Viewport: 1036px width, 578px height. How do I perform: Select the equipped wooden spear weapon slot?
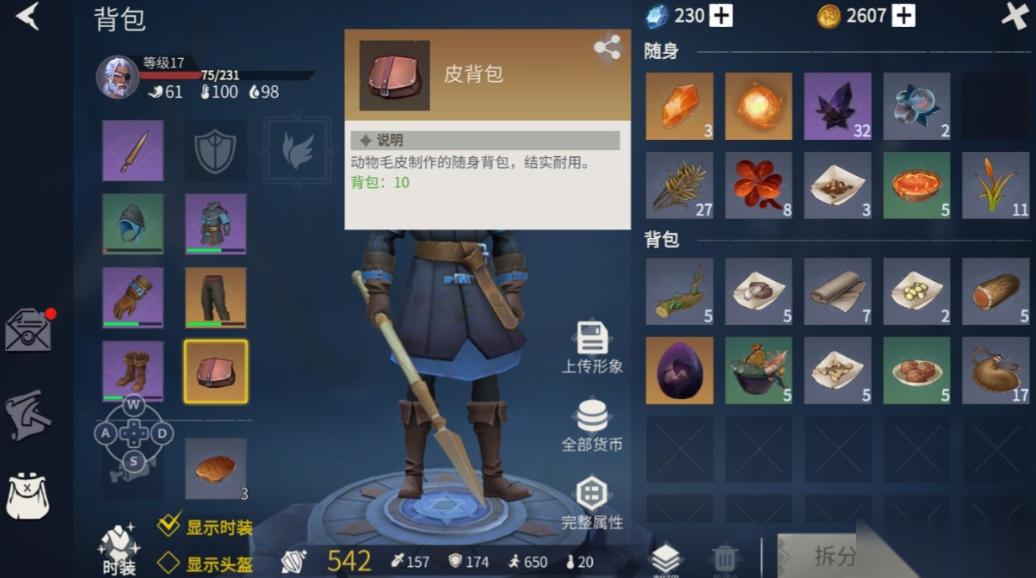pyautogui.click(x=133, y=151)
